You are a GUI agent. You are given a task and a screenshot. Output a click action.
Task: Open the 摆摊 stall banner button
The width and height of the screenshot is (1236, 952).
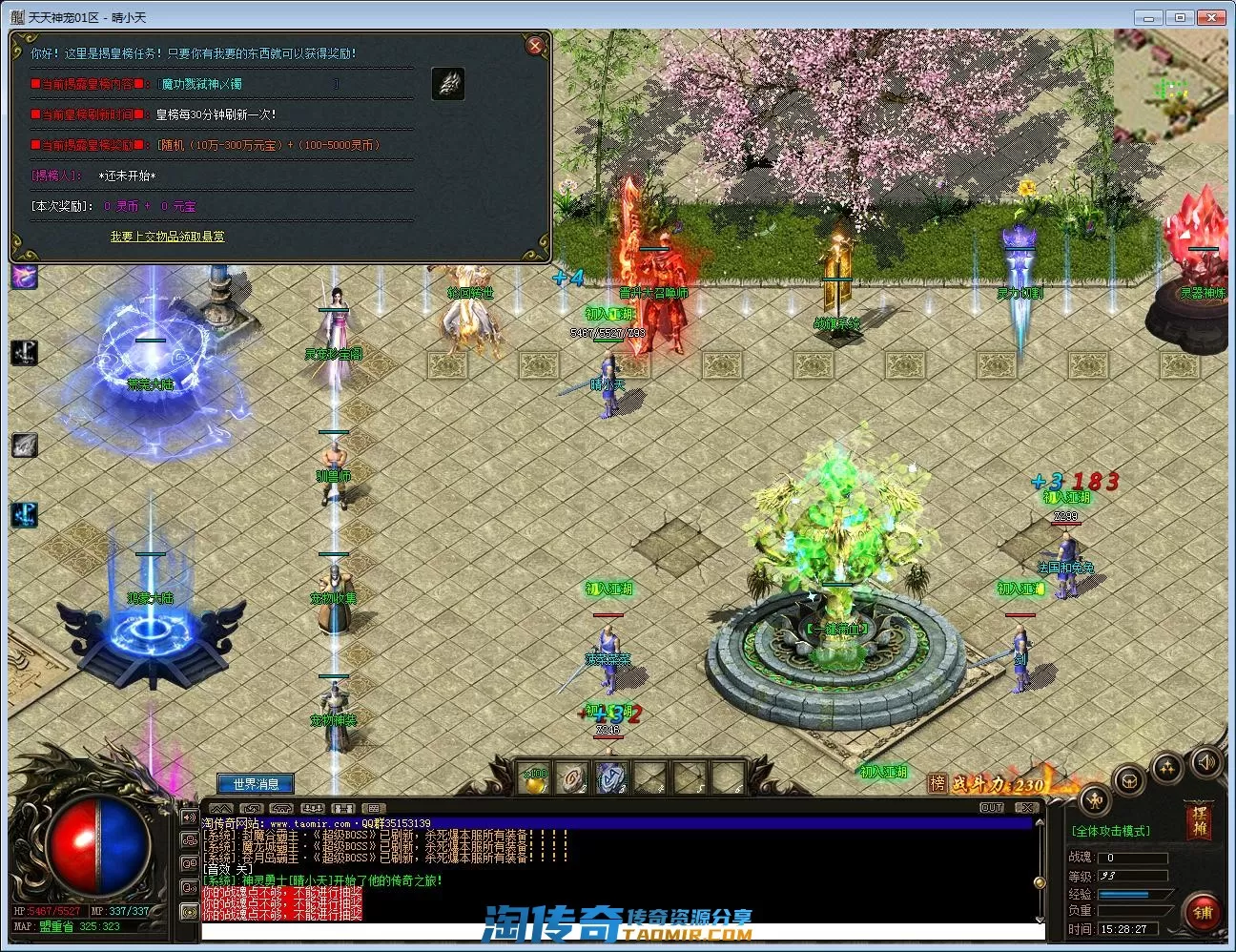[1199, 819]
